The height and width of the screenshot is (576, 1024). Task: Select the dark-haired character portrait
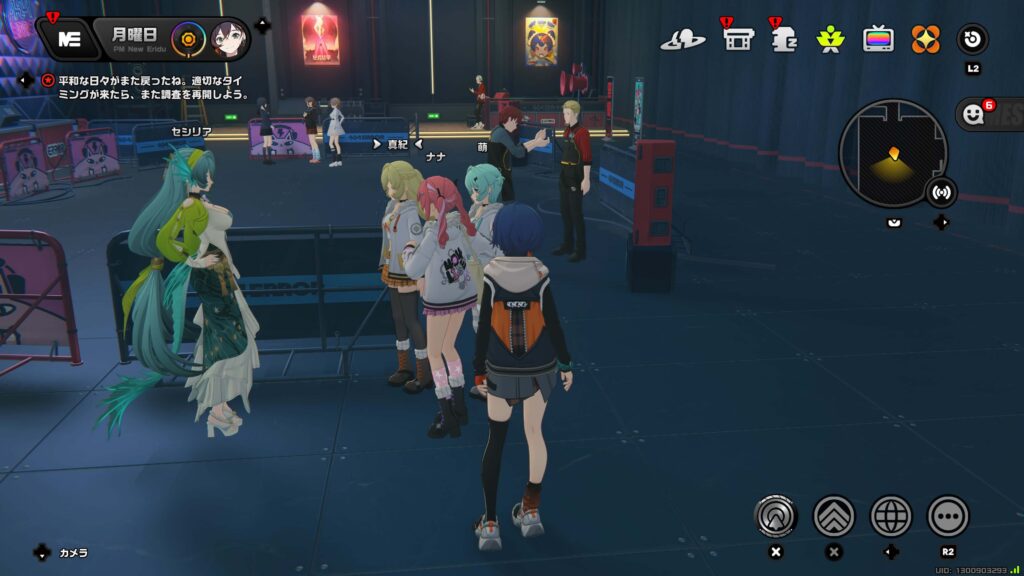click(x=229, y=40)
